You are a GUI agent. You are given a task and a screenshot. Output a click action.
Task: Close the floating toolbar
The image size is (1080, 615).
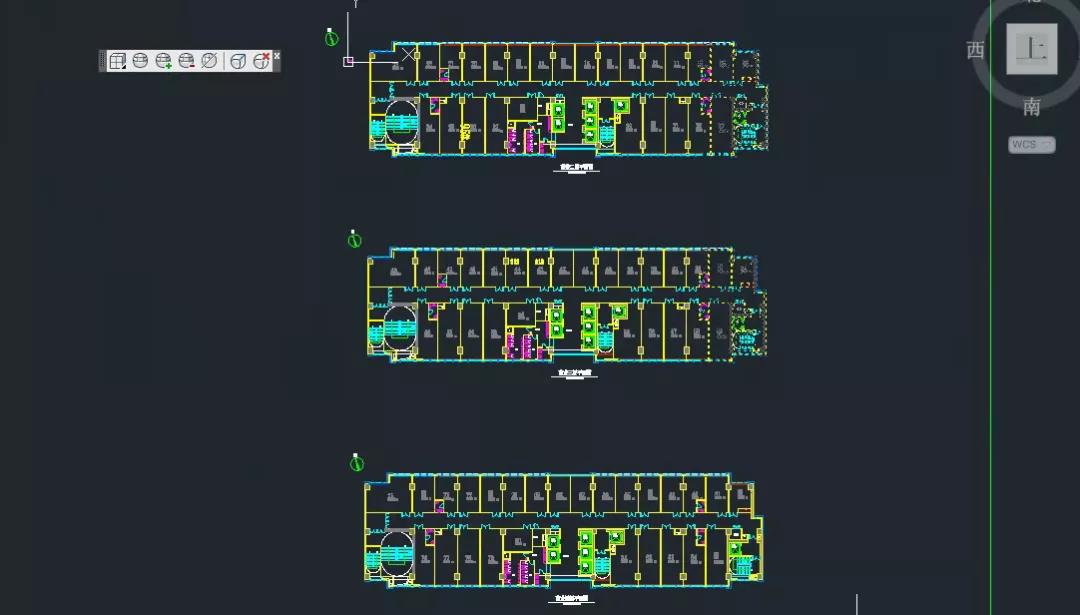(x=277, y=54)
